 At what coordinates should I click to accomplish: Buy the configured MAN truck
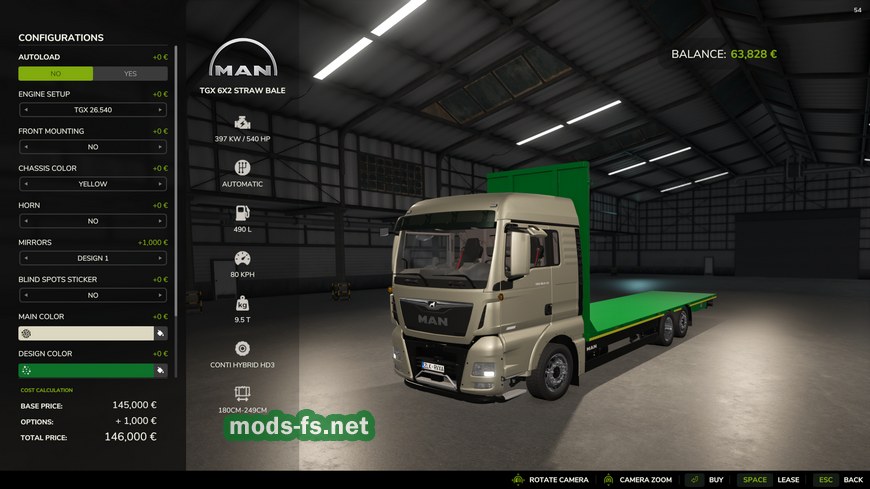tap(717, 480)
